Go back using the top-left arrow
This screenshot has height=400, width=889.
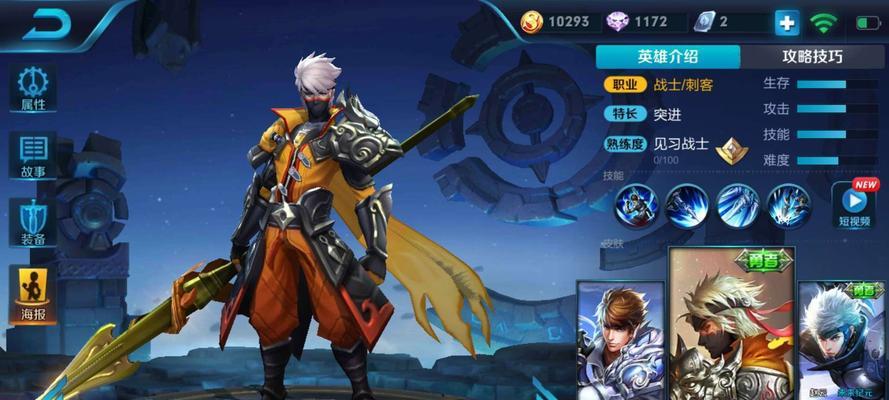[x=47, y=24]
